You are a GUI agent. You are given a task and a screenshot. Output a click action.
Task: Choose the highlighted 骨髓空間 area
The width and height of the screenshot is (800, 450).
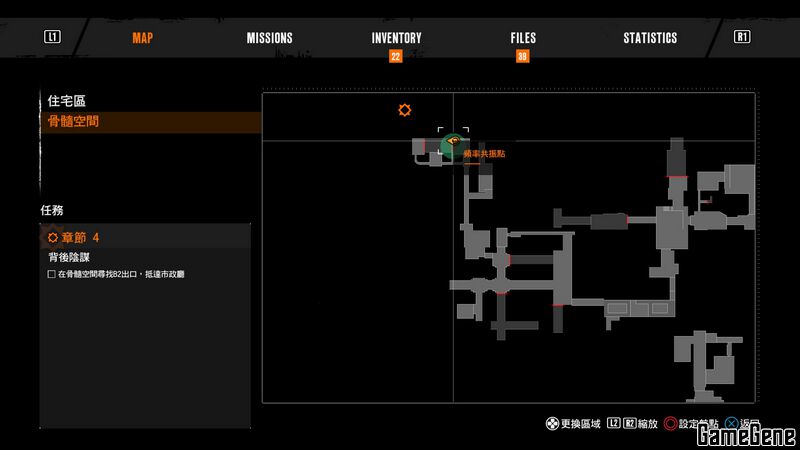(73, 122)
